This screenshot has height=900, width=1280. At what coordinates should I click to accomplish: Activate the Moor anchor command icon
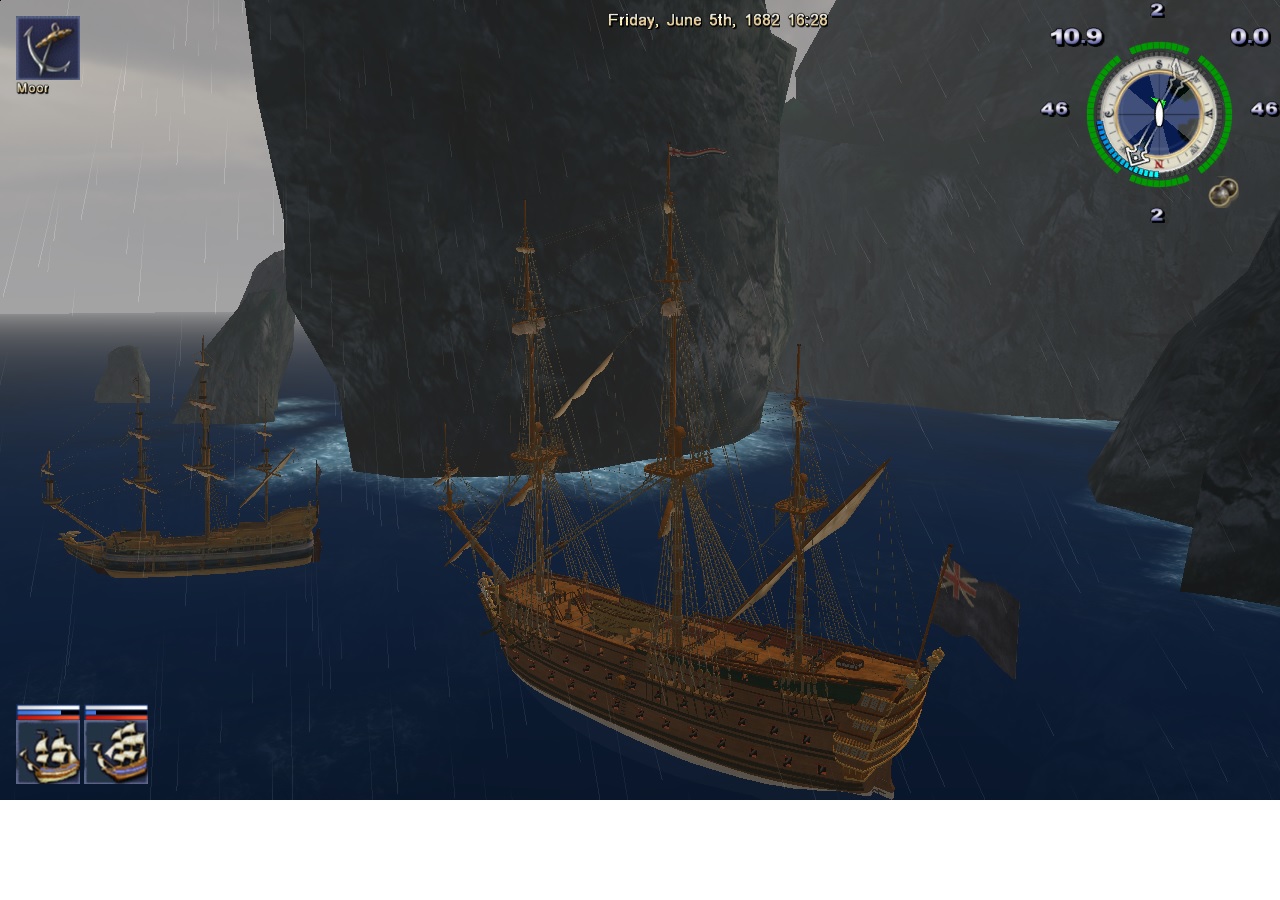tap(48, 48)
